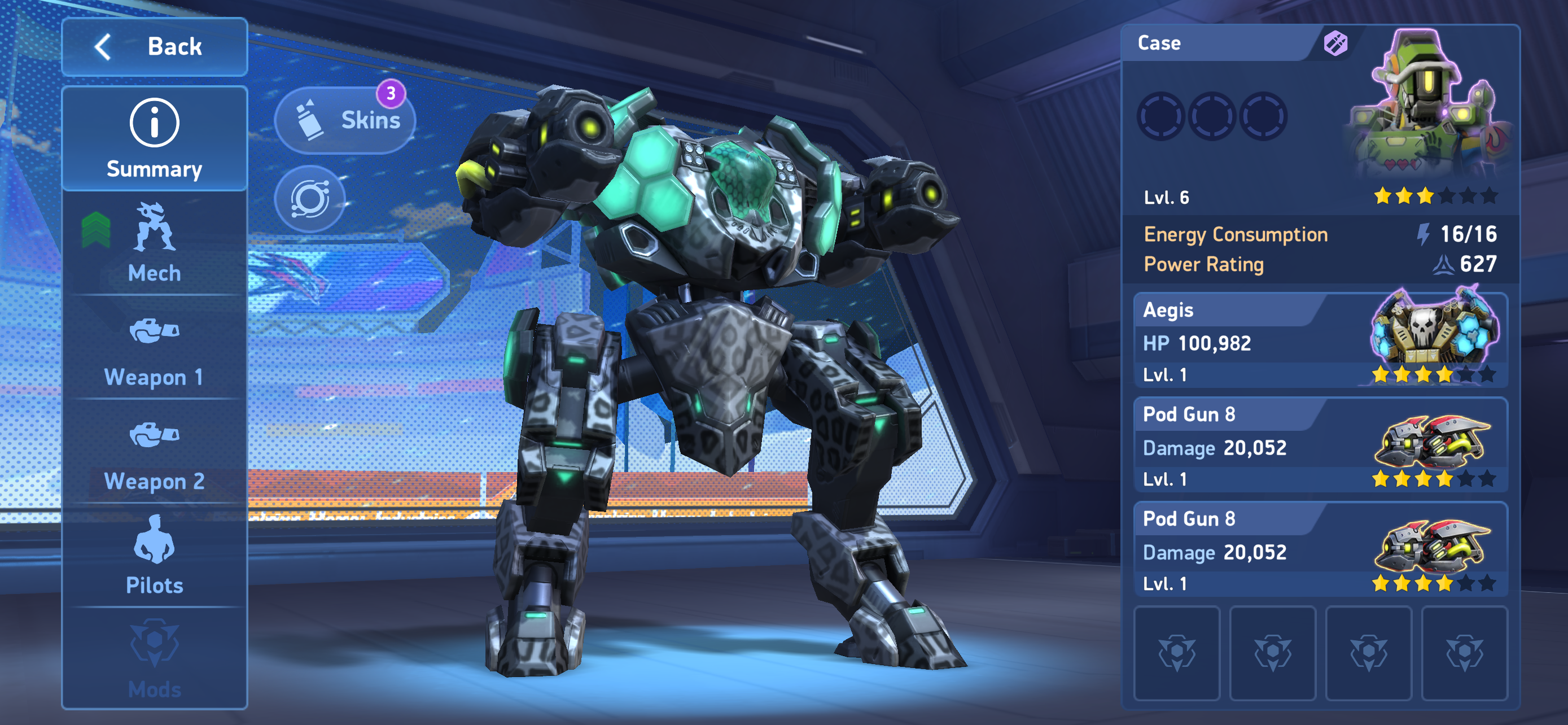Open the Summary tab
This screenshot has height=725, width=1568.
pos(155,139)
